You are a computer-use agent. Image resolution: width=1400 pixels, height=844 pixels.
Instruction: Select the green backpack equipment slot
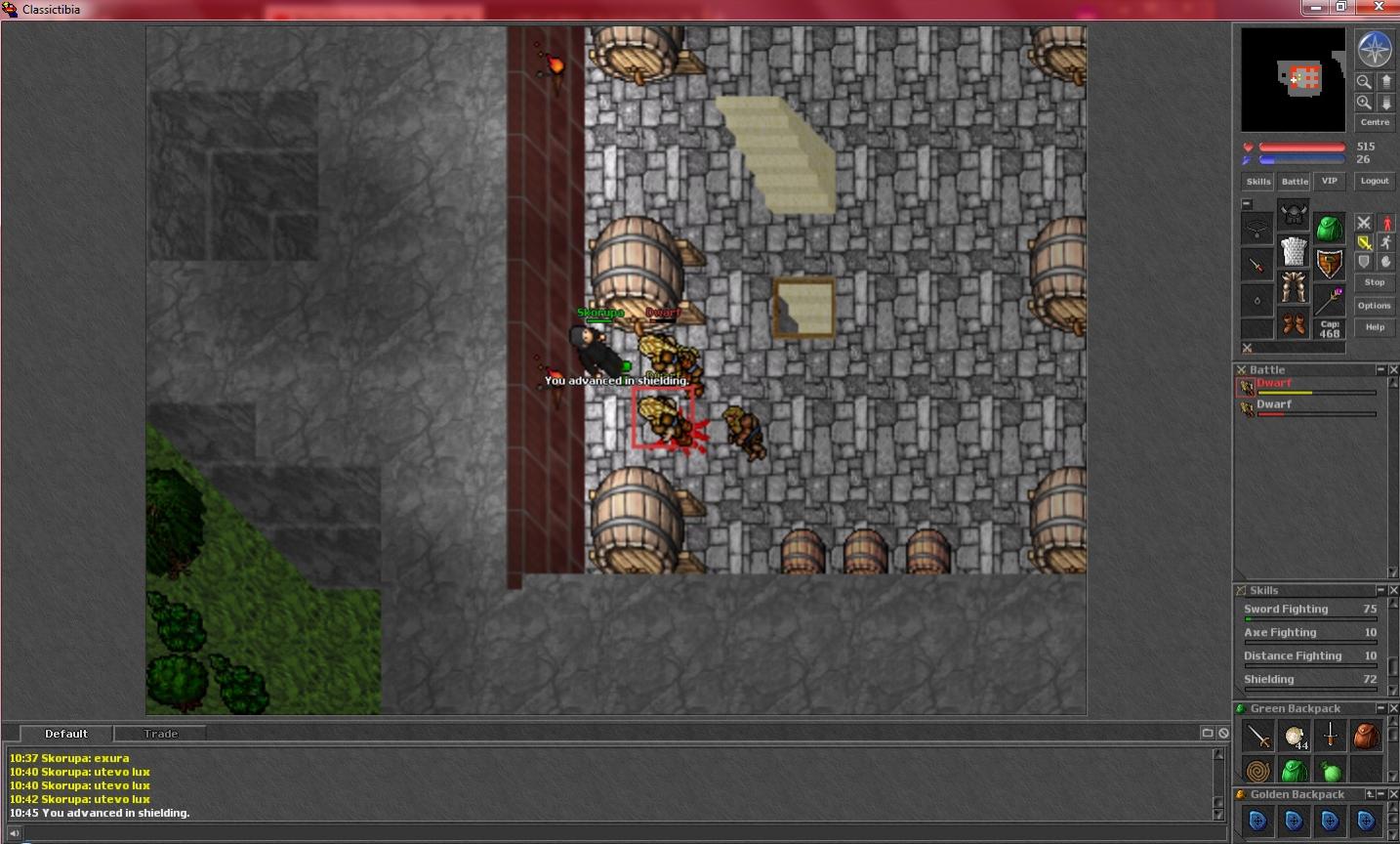(1329, 229)
